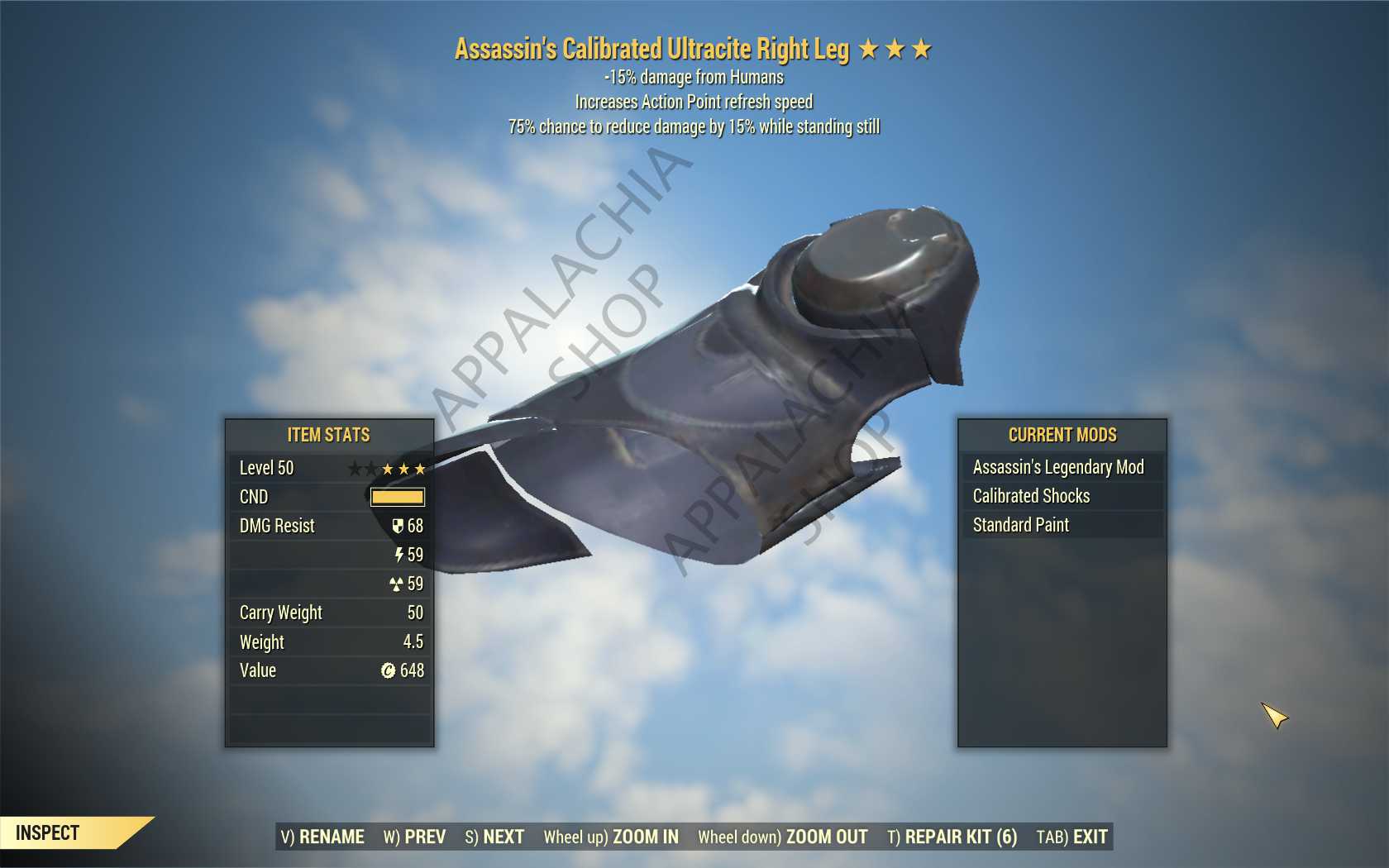This screenshot has width=1389, height=868.
Task: Select Zoom In on the item
Action: click(611, 837)
